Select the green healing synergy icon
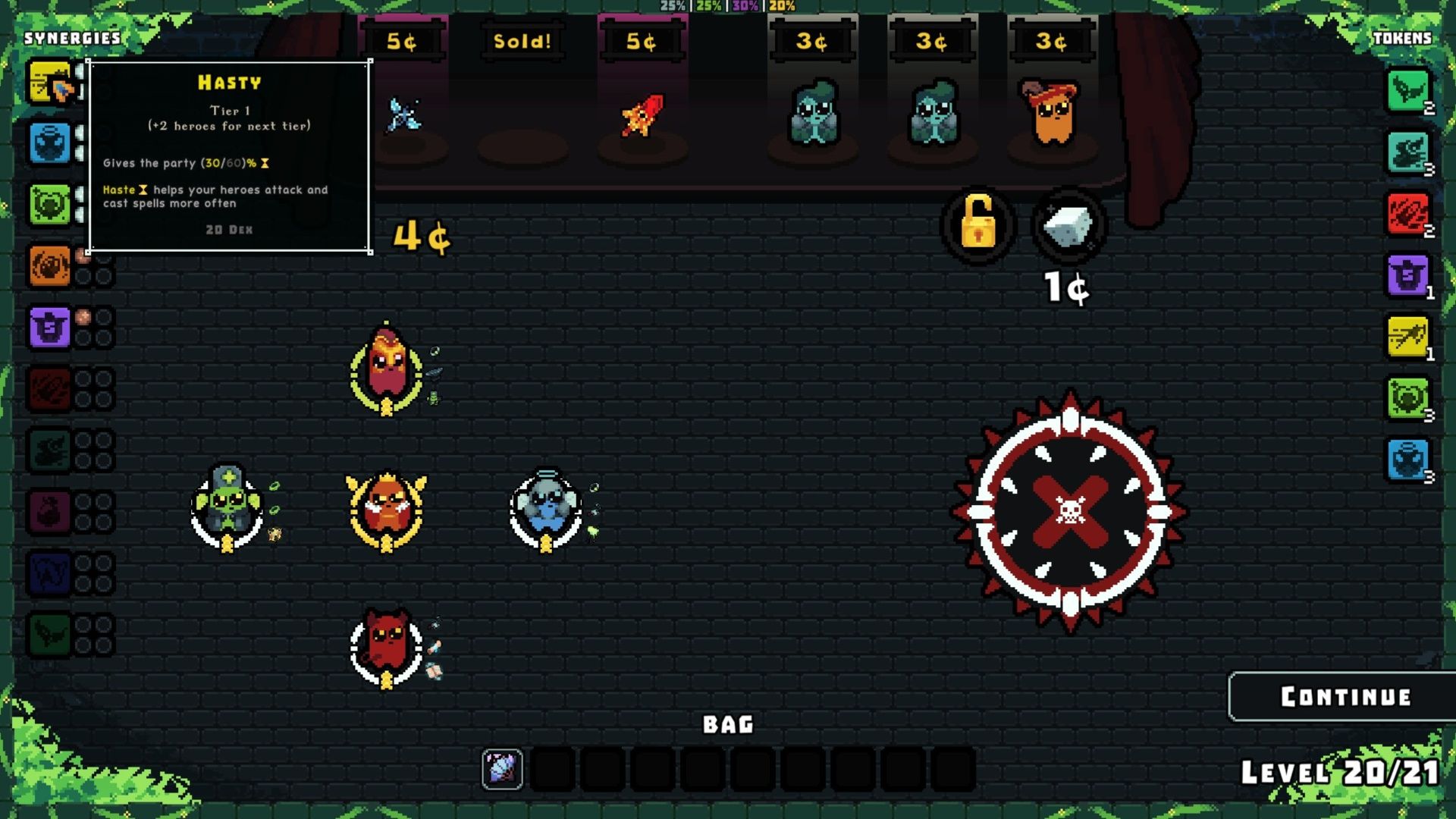This screenshot has height=819, width=1456. (49, 203)
